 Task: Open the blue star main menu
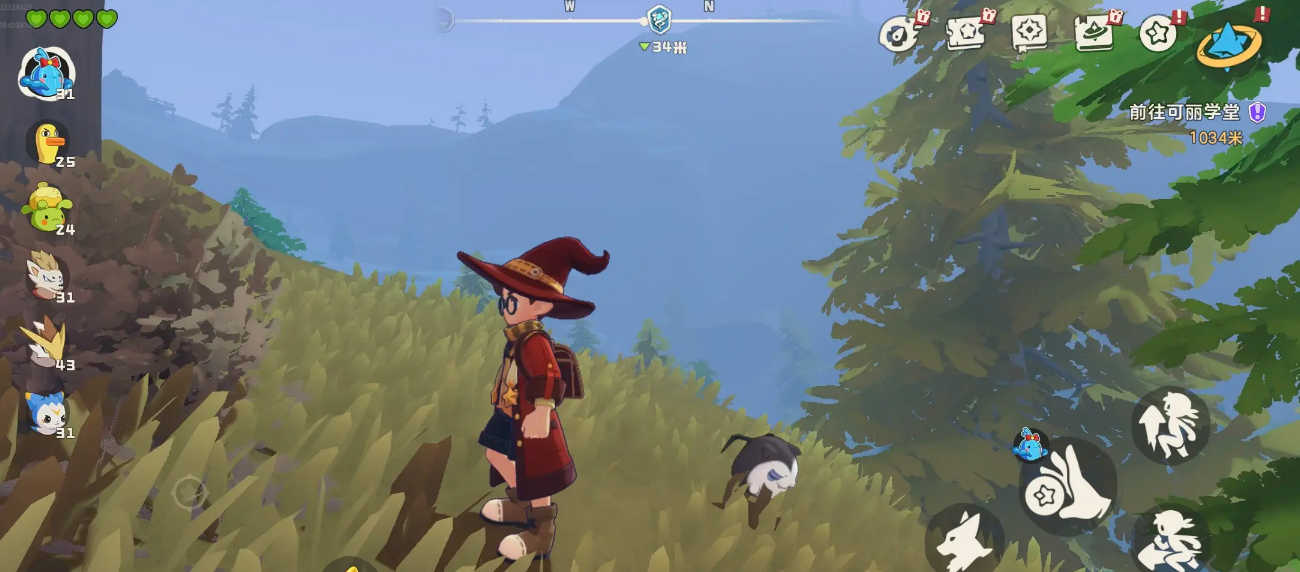point(1228,43)
